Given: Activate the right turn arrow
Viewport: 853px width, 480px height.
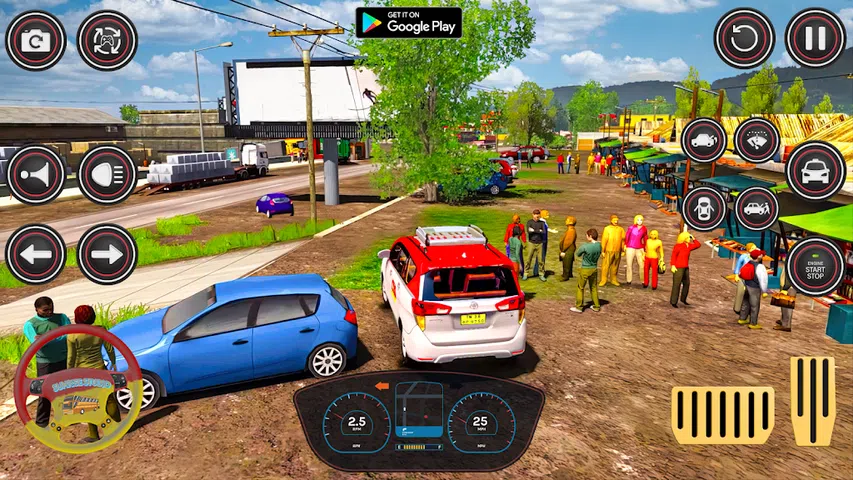Looking at the screenshot, I should click(x=107, y=254).
